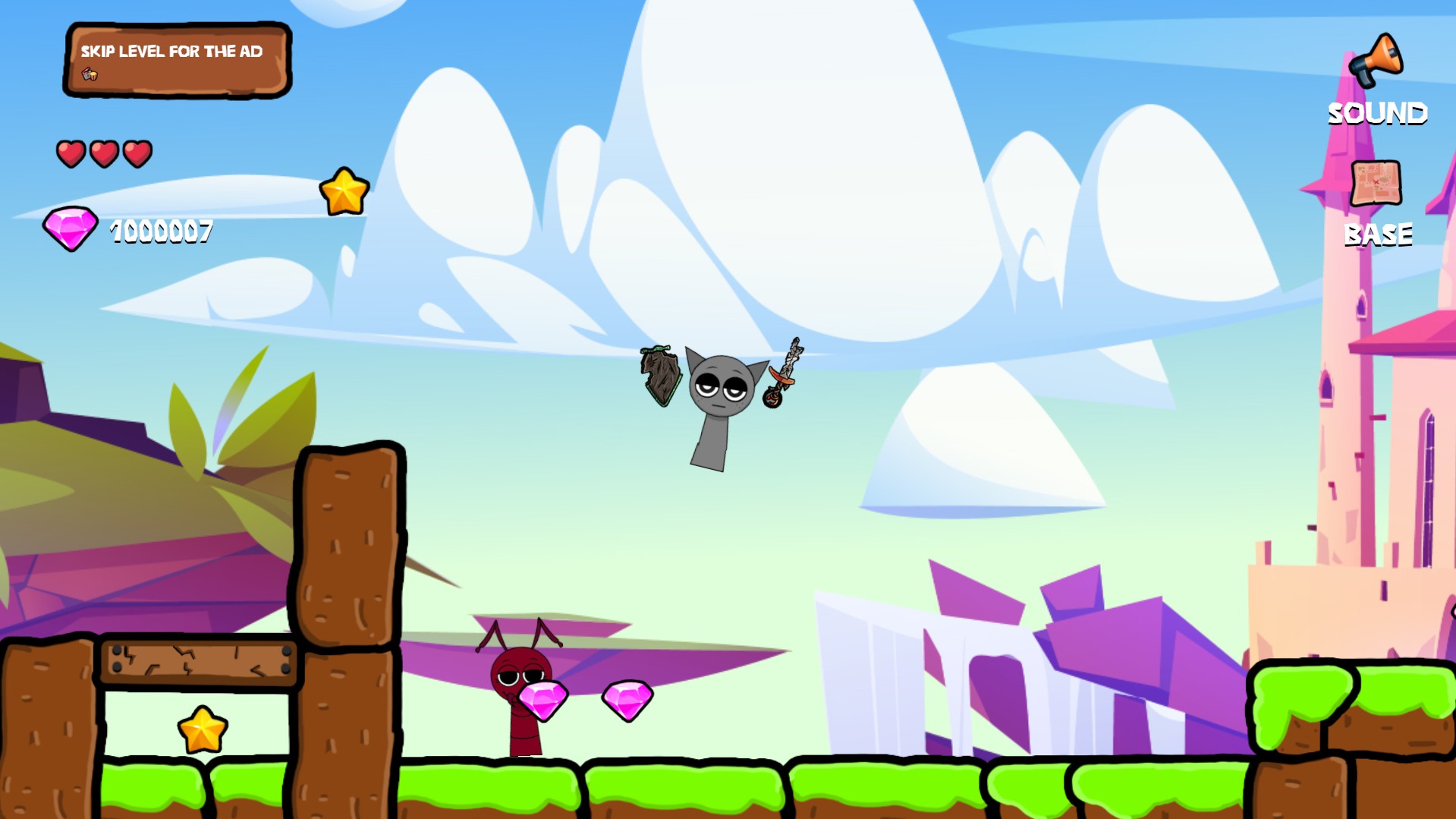Image resolution: width=1456 pixels, height=819 pixels.
Task: Open the BASE label beneath the map icon
Action: pos(1378,235)
